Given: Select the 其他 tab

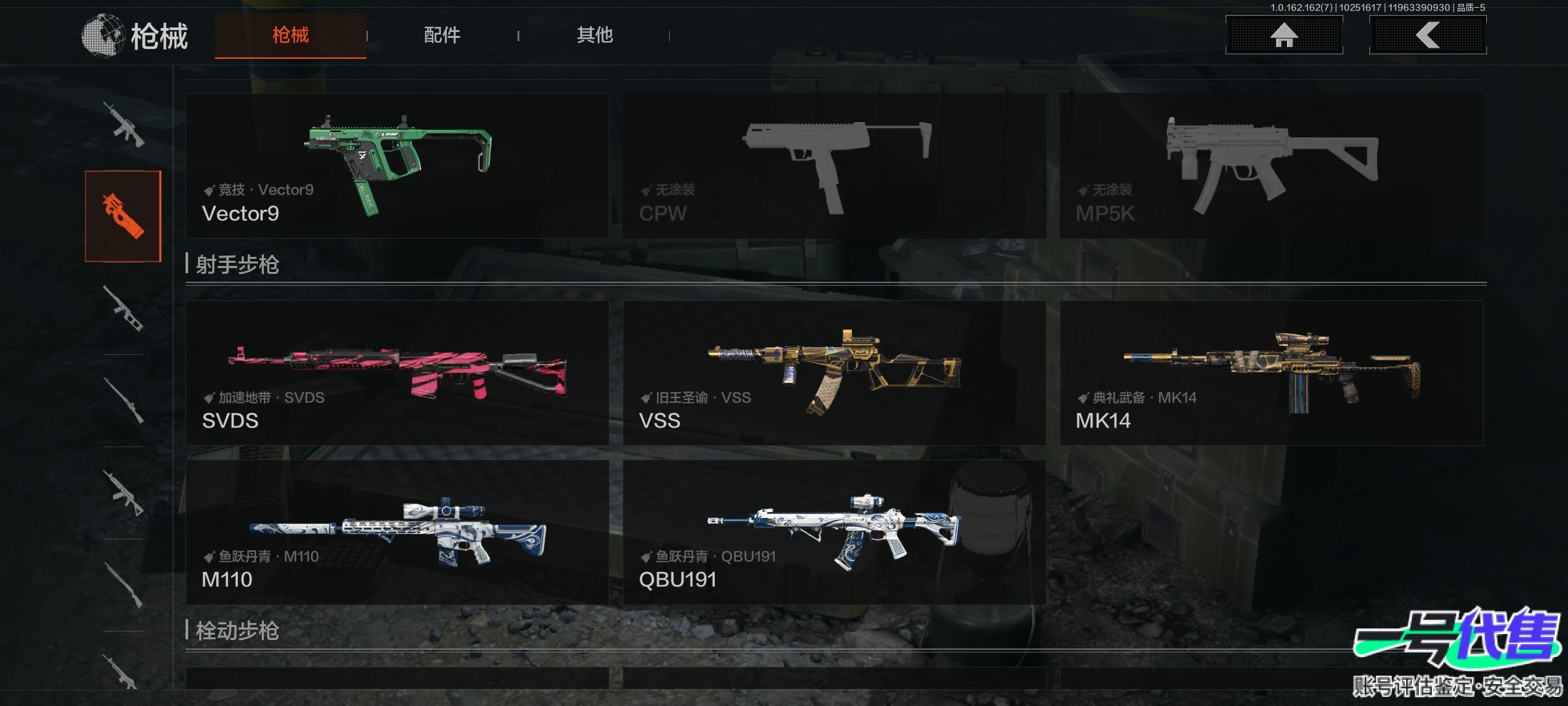Looking at the screenshot, I should pos(595,35).
